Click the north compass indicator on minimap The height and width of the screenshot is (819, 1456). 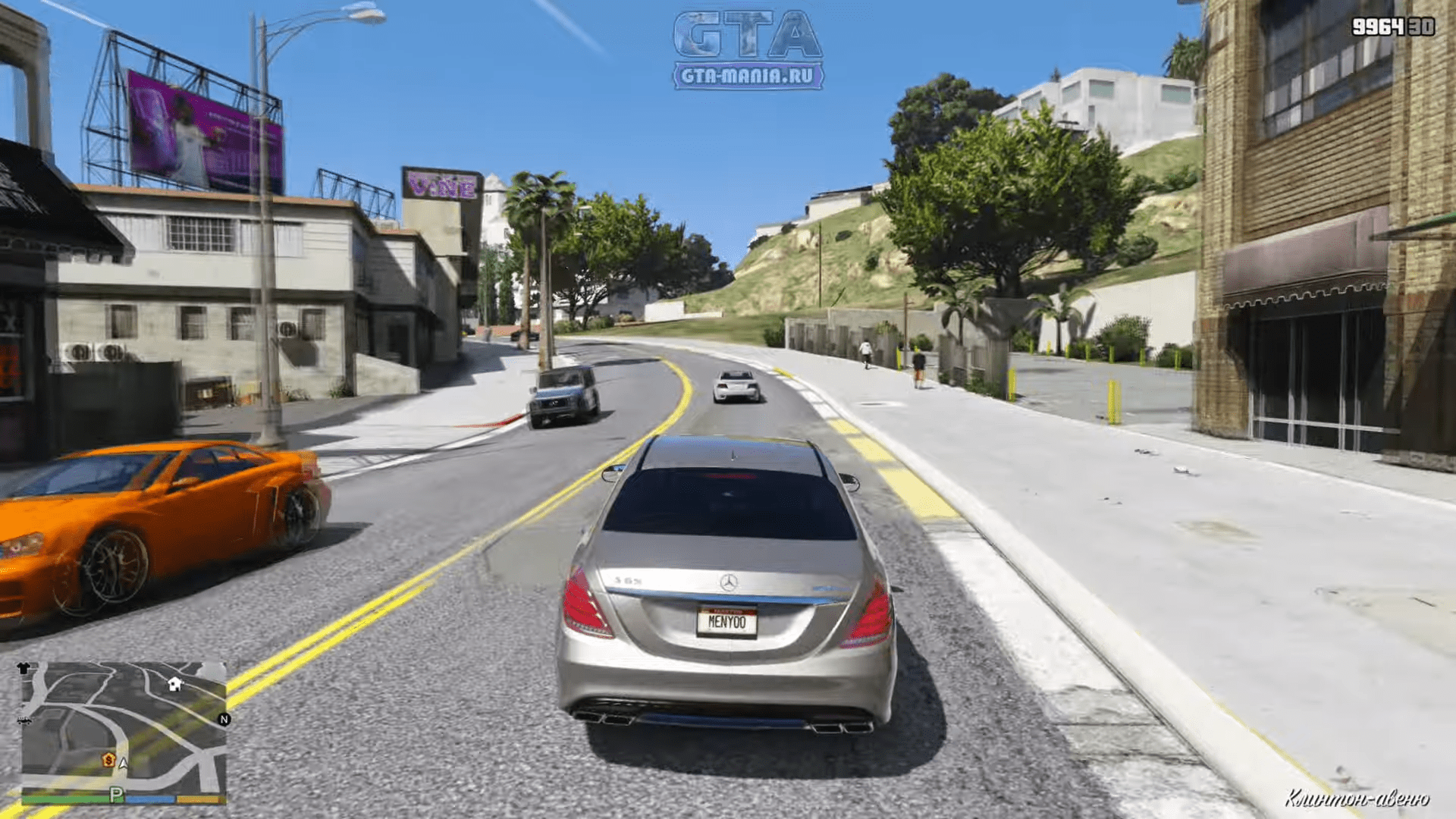tap(224, 720)
